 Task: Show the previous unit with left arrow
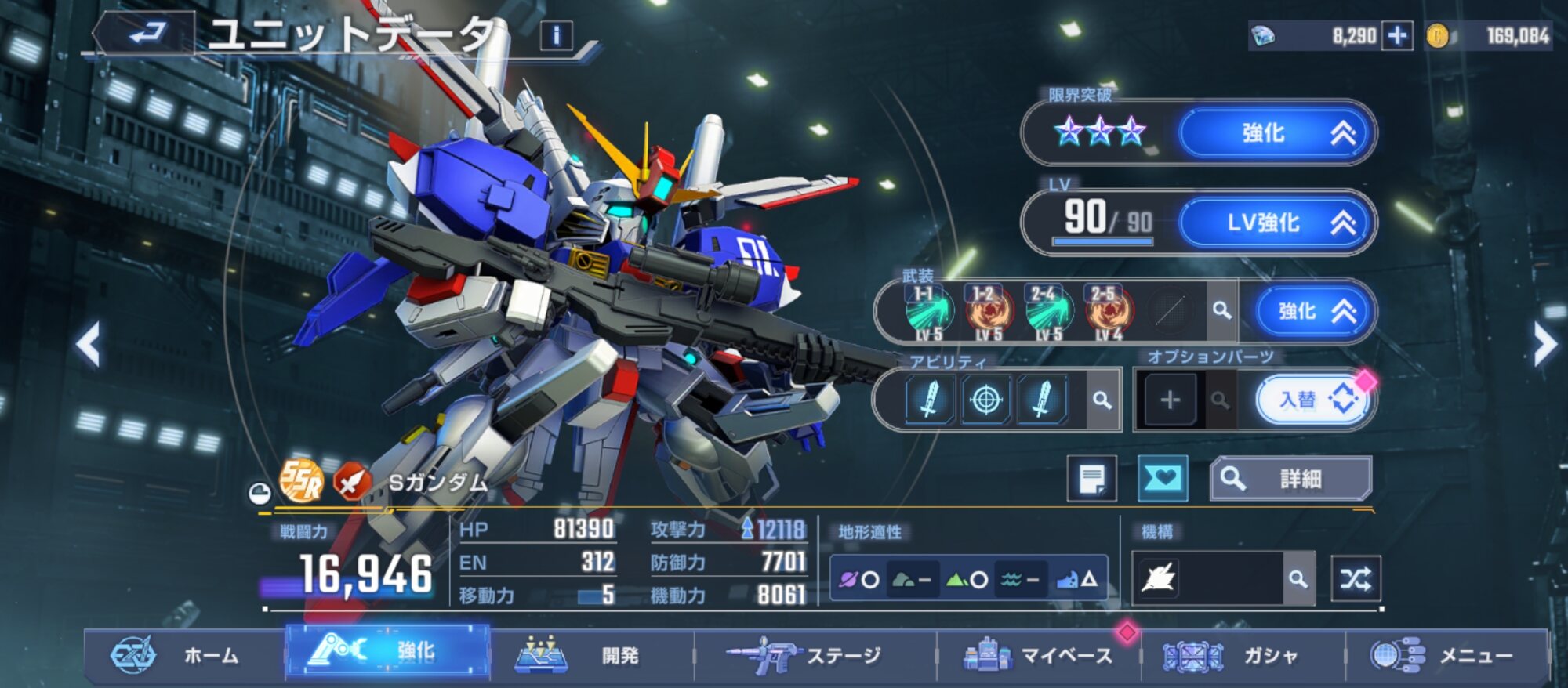pyautogui.click(x=89, y=344)
